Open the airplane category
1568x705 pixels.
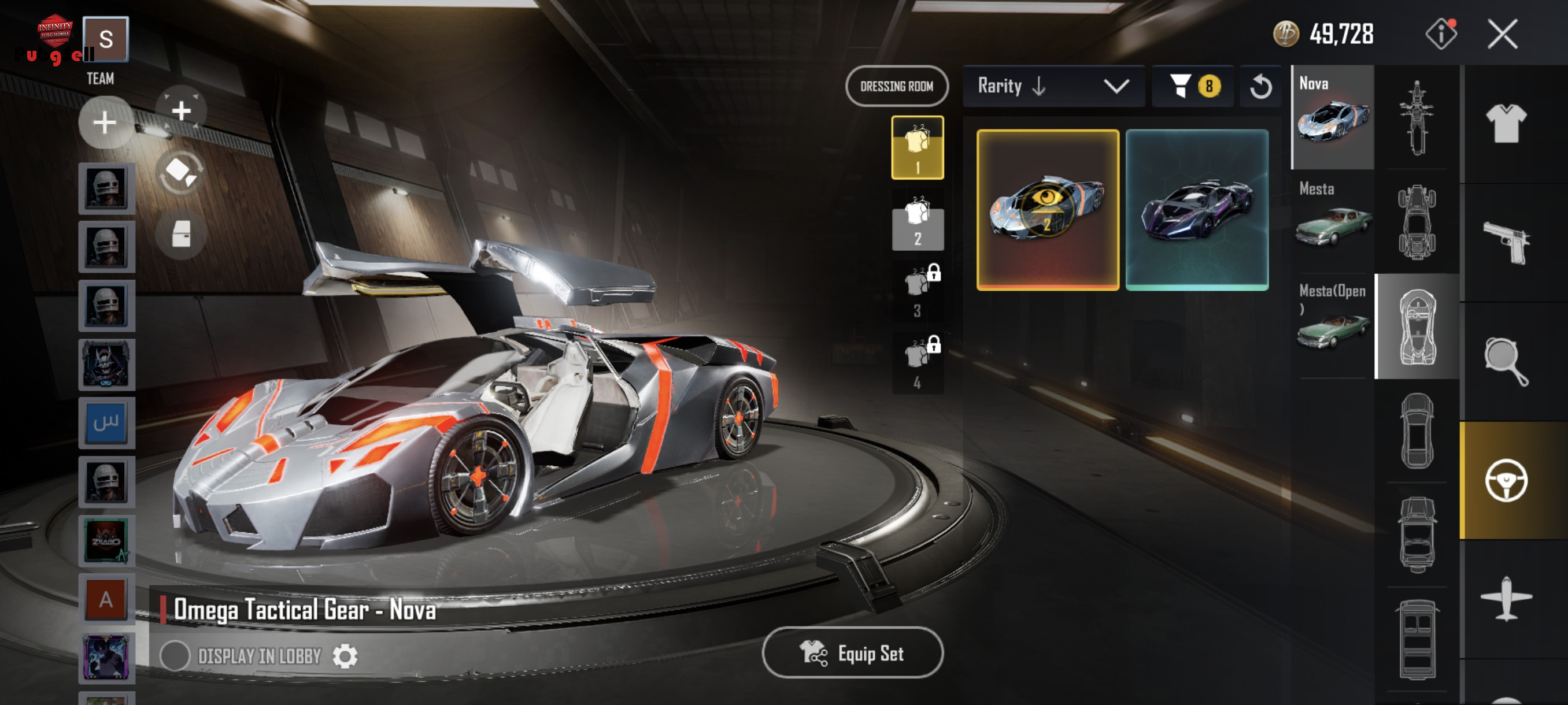pyautogui.click(x=1506, y=599)
